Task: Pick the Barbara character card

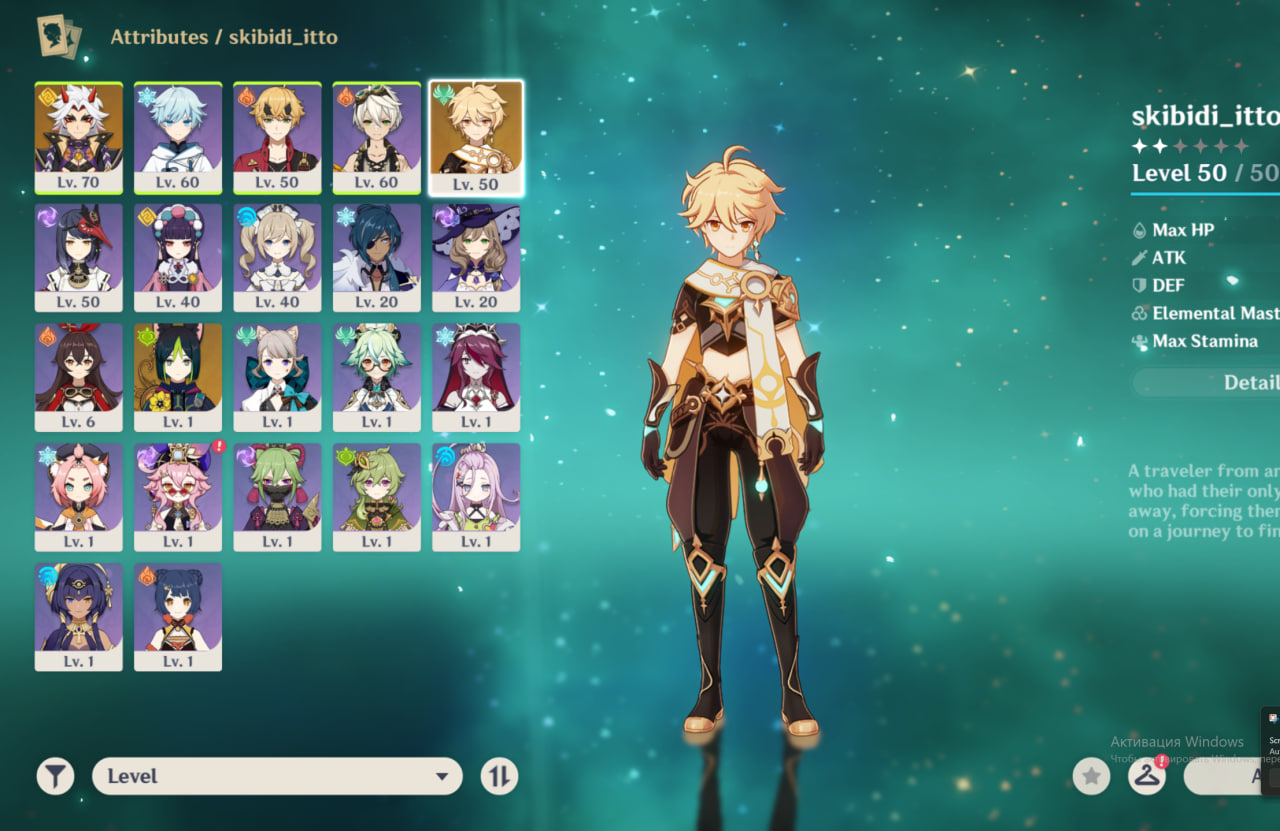Action: (x=277, y=257)
